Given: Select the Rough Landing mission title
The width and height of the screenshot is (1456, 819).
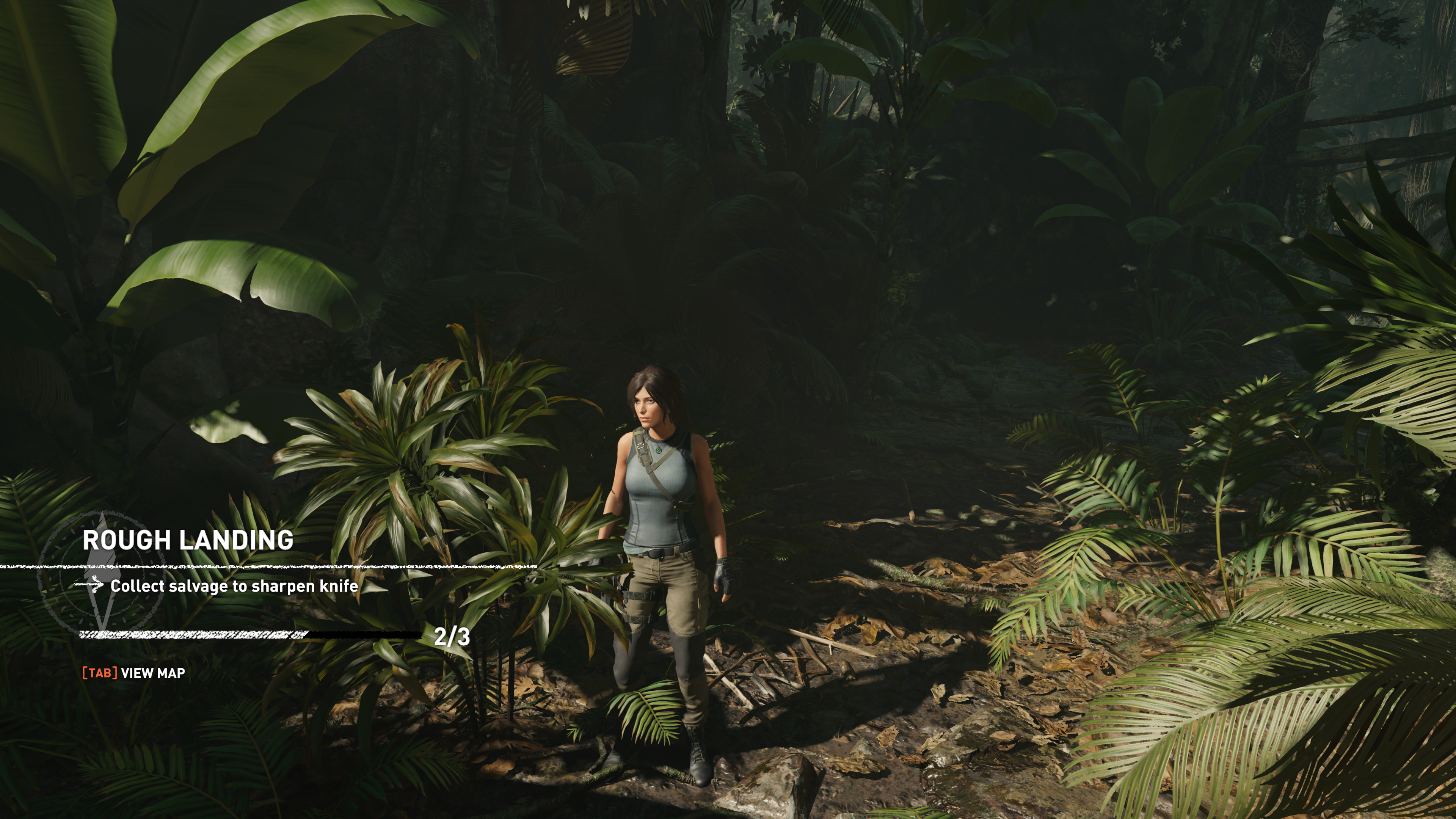Looking at the screenshot, I should coord(188,540).
